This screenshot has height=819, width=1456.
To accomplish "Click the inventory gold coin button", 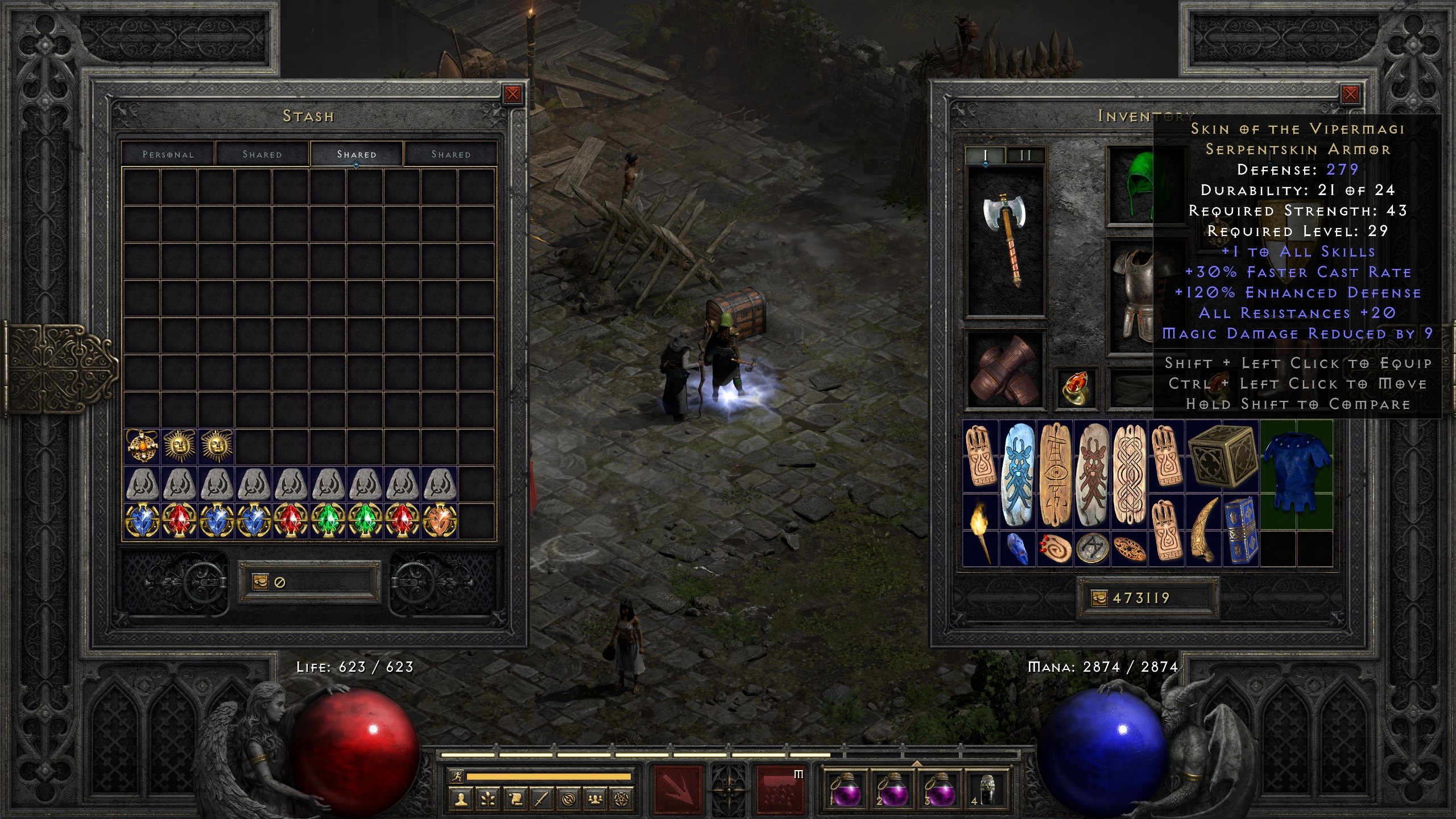I will point(1099,598).
